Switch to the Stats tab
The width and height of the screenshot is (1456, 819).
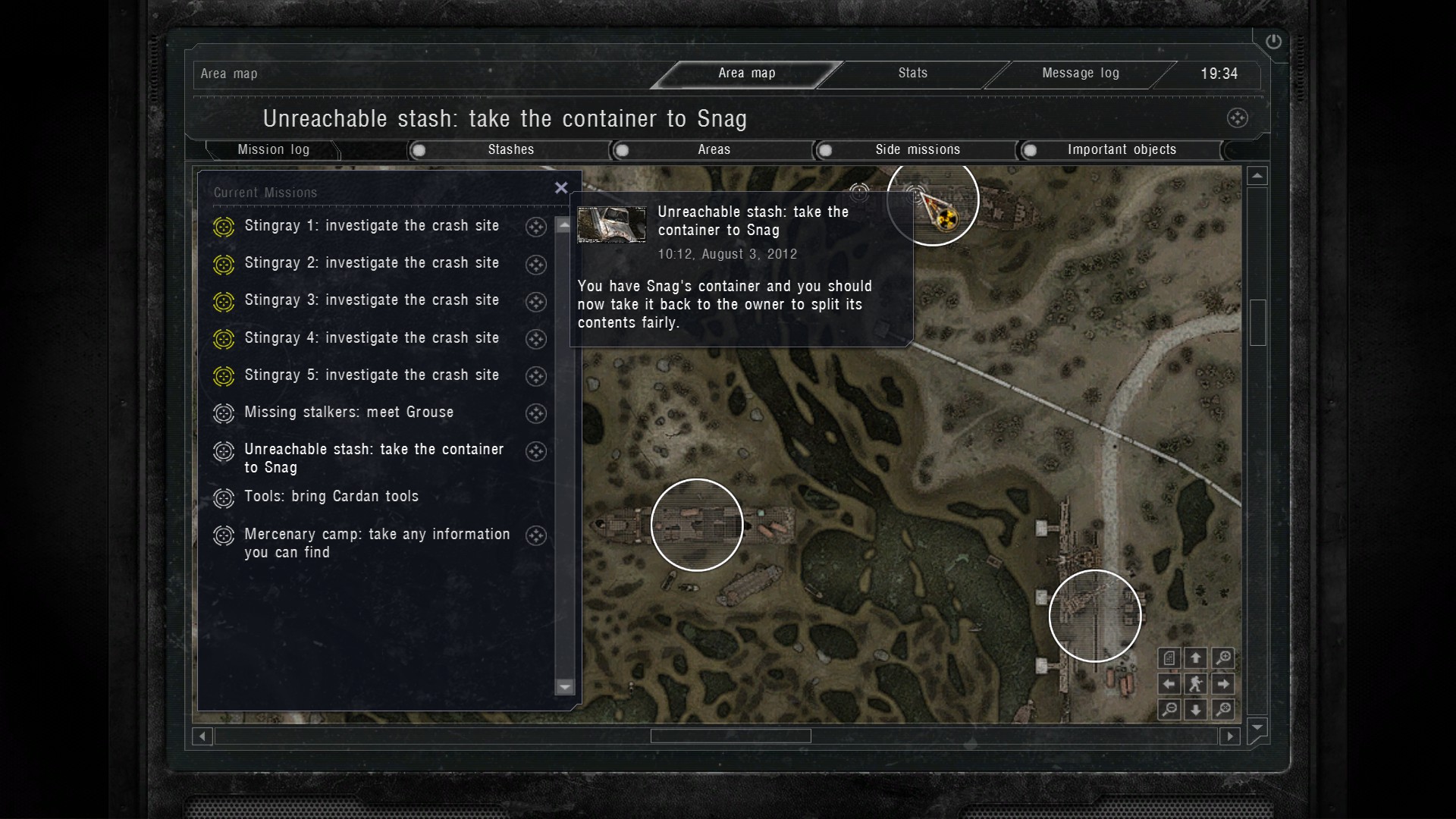912,74
